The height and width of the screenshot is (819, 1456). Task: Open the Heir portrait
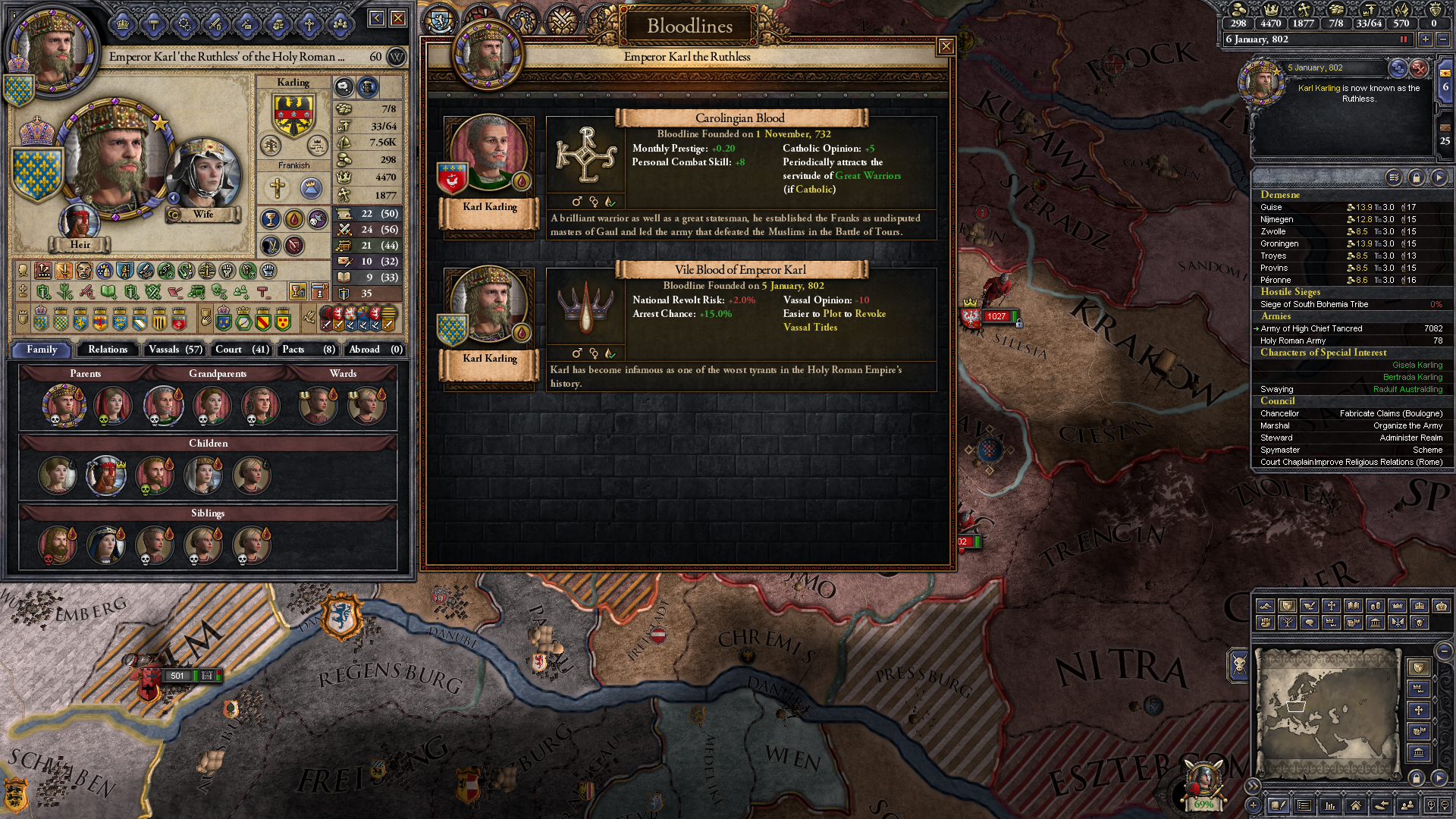point(80,222)
